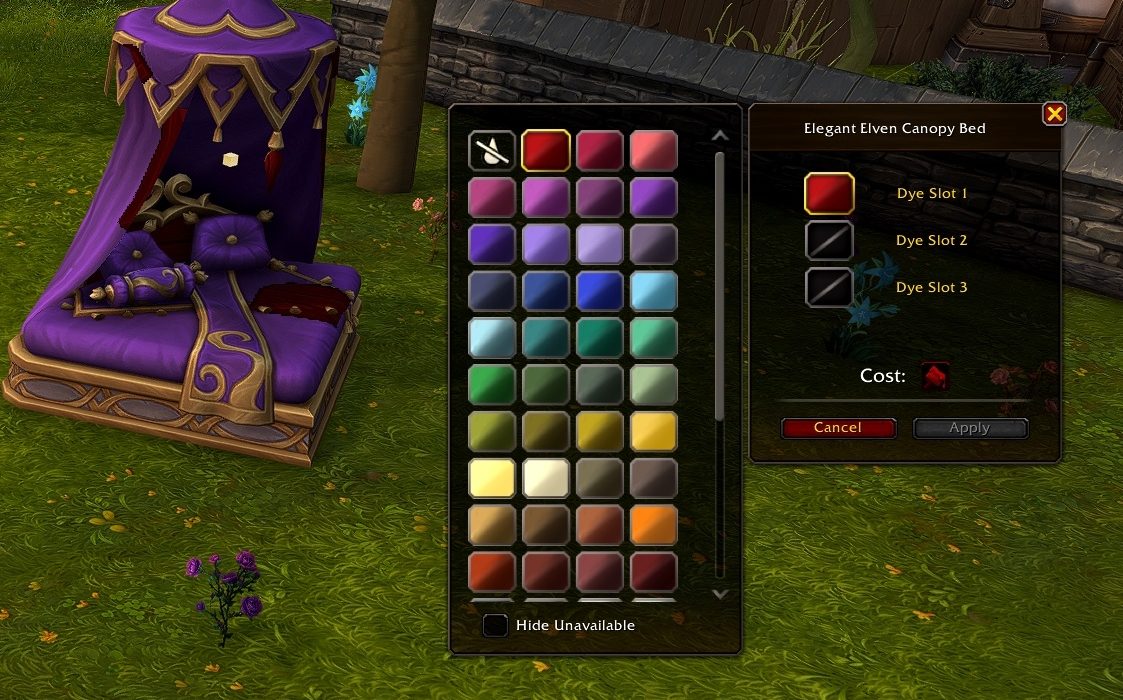Screen dimensions: 1123x700
Task: Select Dye Slot 1 red swatch
Action: pyautogui.click(x=829, y=193)
